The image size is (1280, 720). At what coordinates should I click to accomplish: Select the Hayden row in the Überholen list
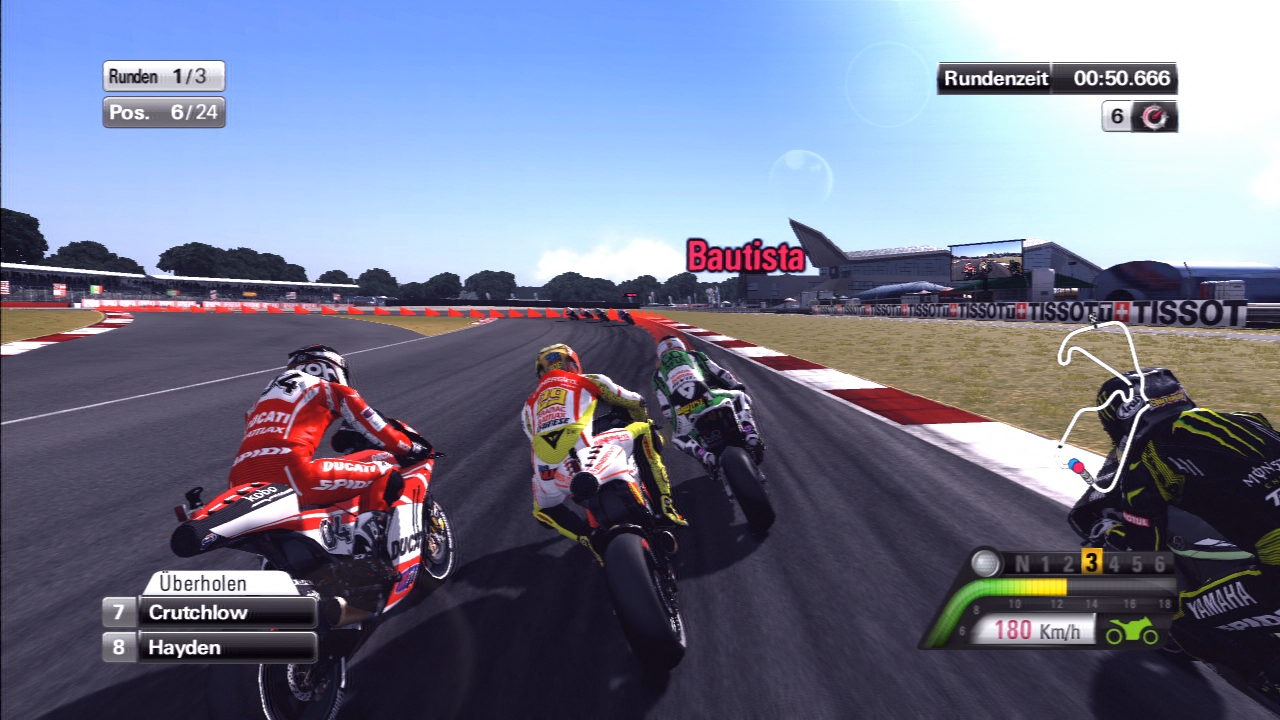coord(210,647)
